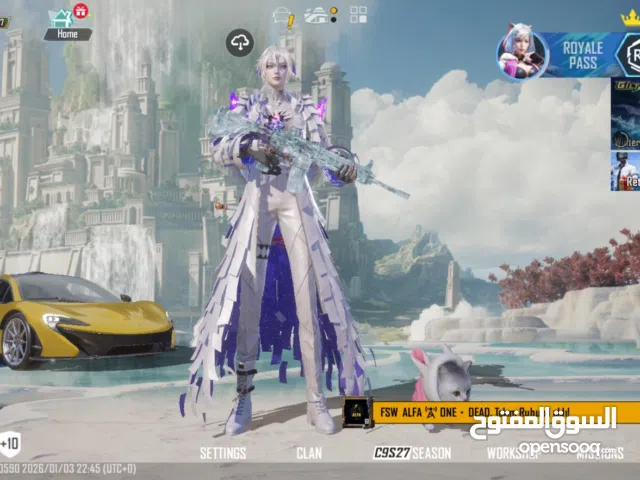The image size is (640, 480).
Task: Open the Settings menu
Action: coord(222,453)
